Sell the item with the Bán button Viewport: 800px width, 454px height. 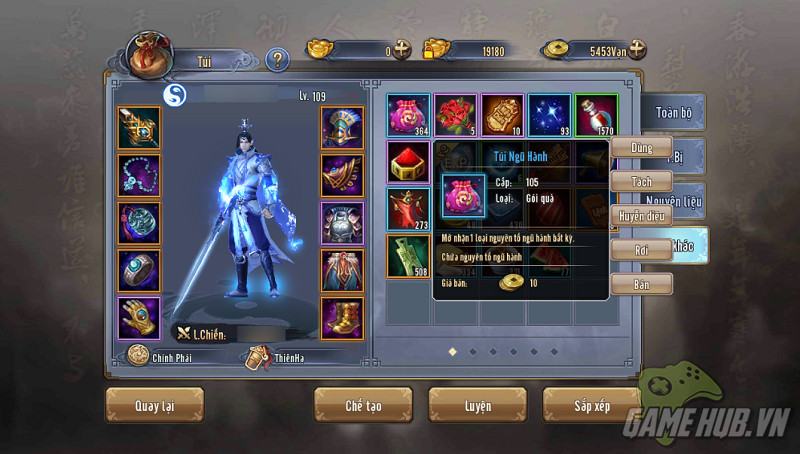640,284
